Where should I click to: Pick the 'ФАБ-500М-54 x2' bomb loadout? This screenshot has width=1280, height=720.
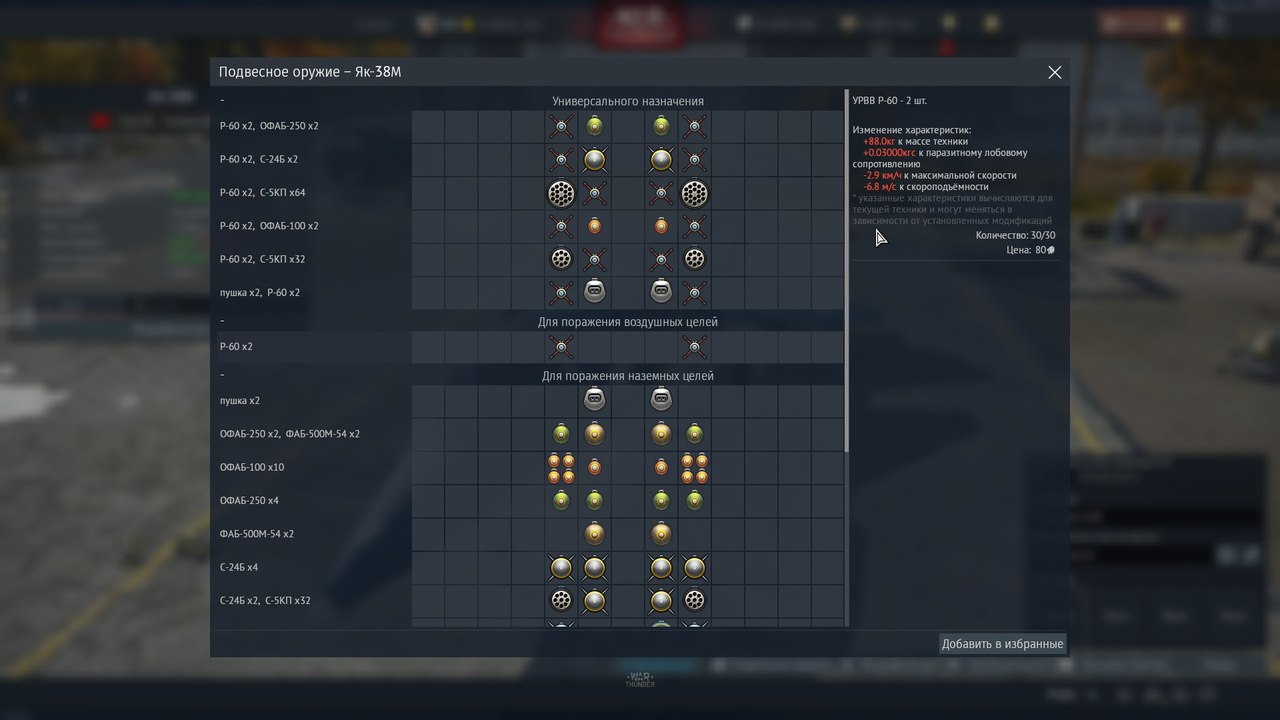(257, 534)
